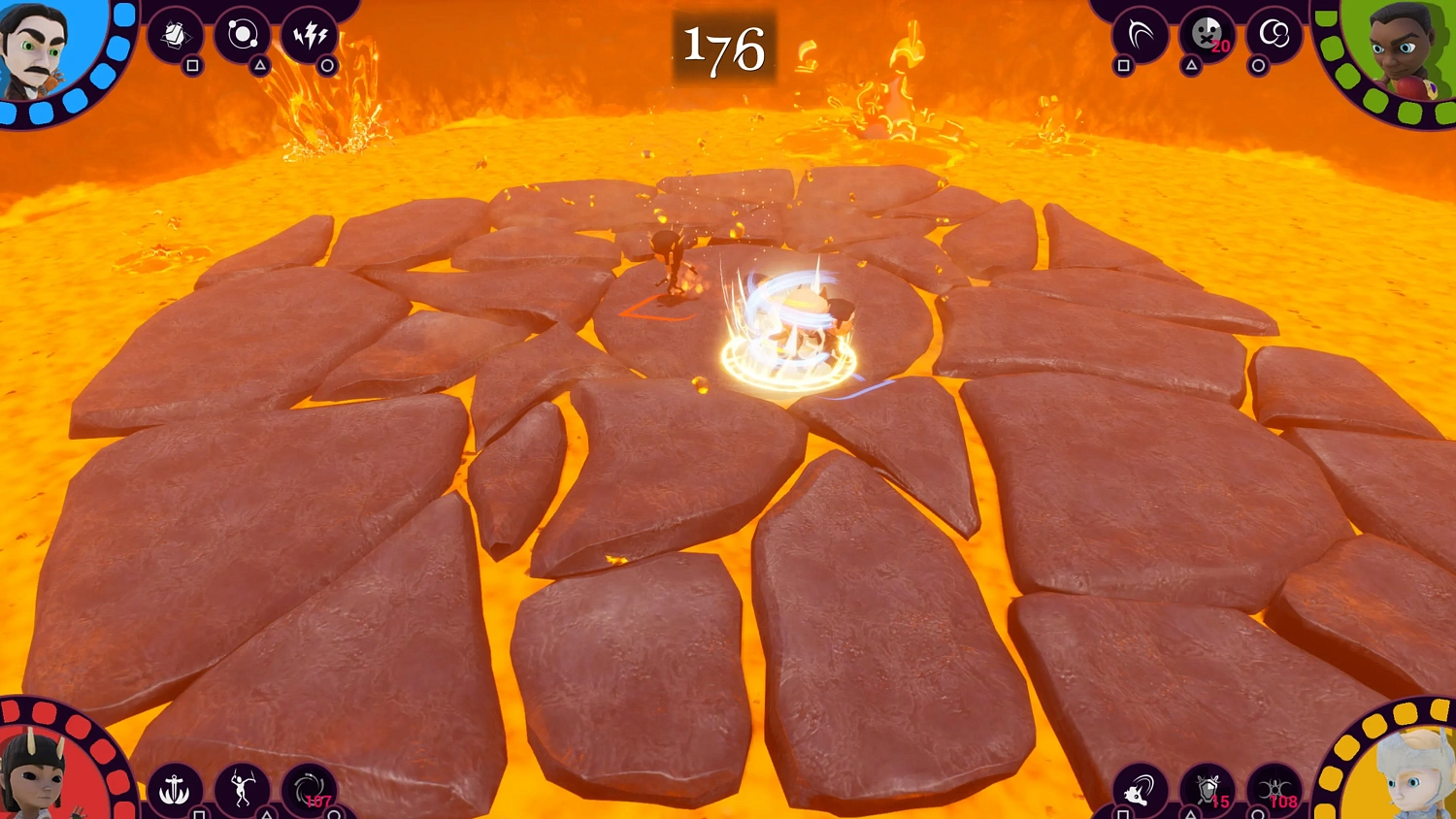Click the green player's silenced face ability

coord(1207,33)
